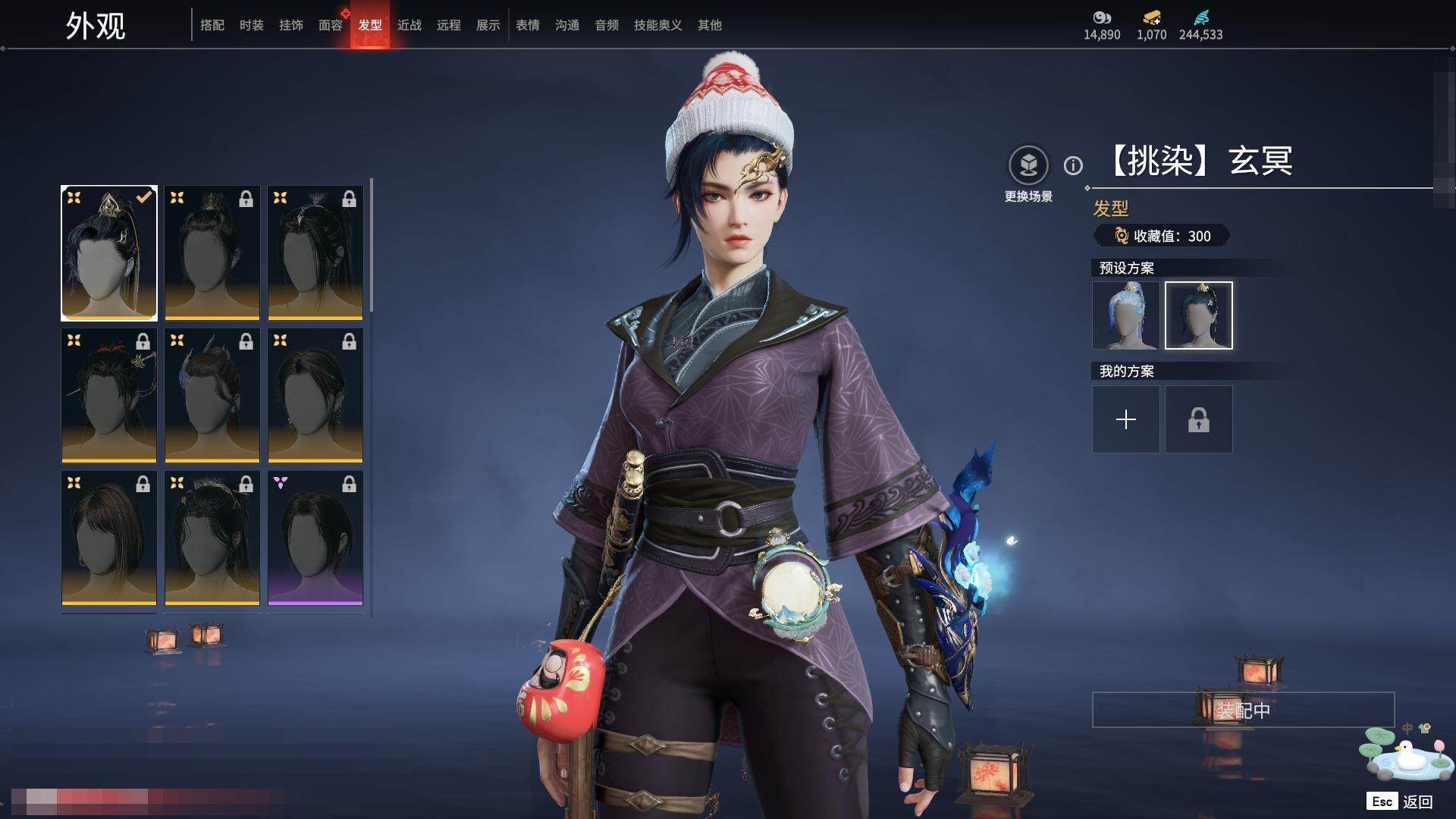The image size is (1456, 819).
Task: Open the 时装 outfit tab
Action: click(x=252, y=25)
